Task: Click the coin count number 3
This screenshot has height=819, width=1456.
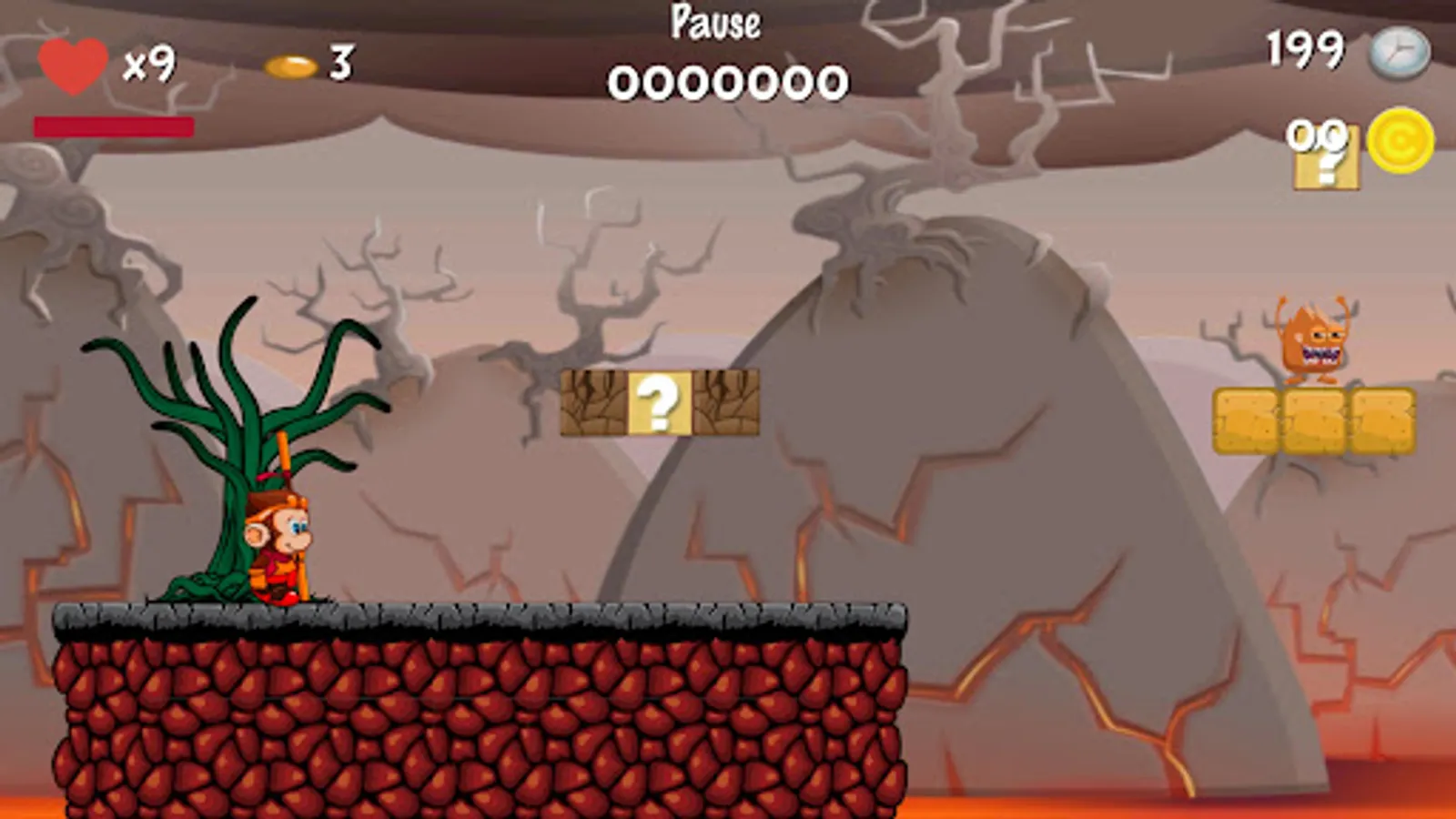Action: [x=342, y=62]
